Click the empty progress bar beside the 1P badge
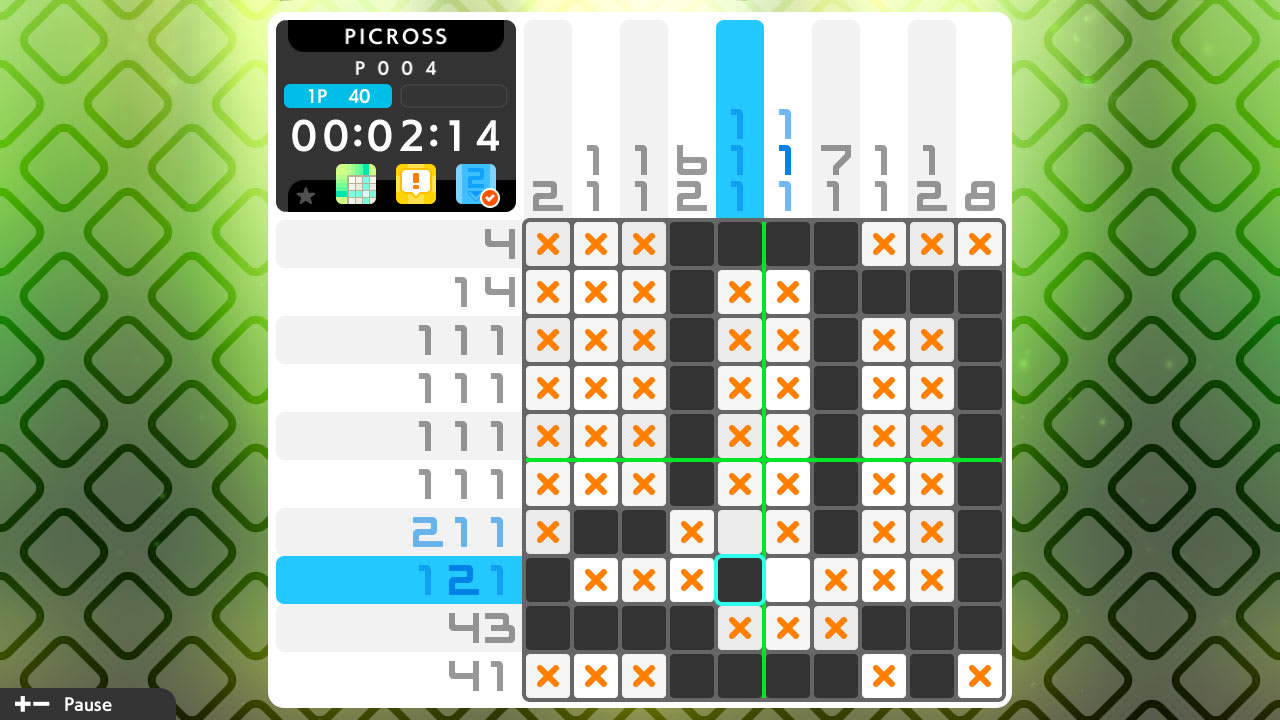Screen dimensions: 1280x720 coord(453,96)
